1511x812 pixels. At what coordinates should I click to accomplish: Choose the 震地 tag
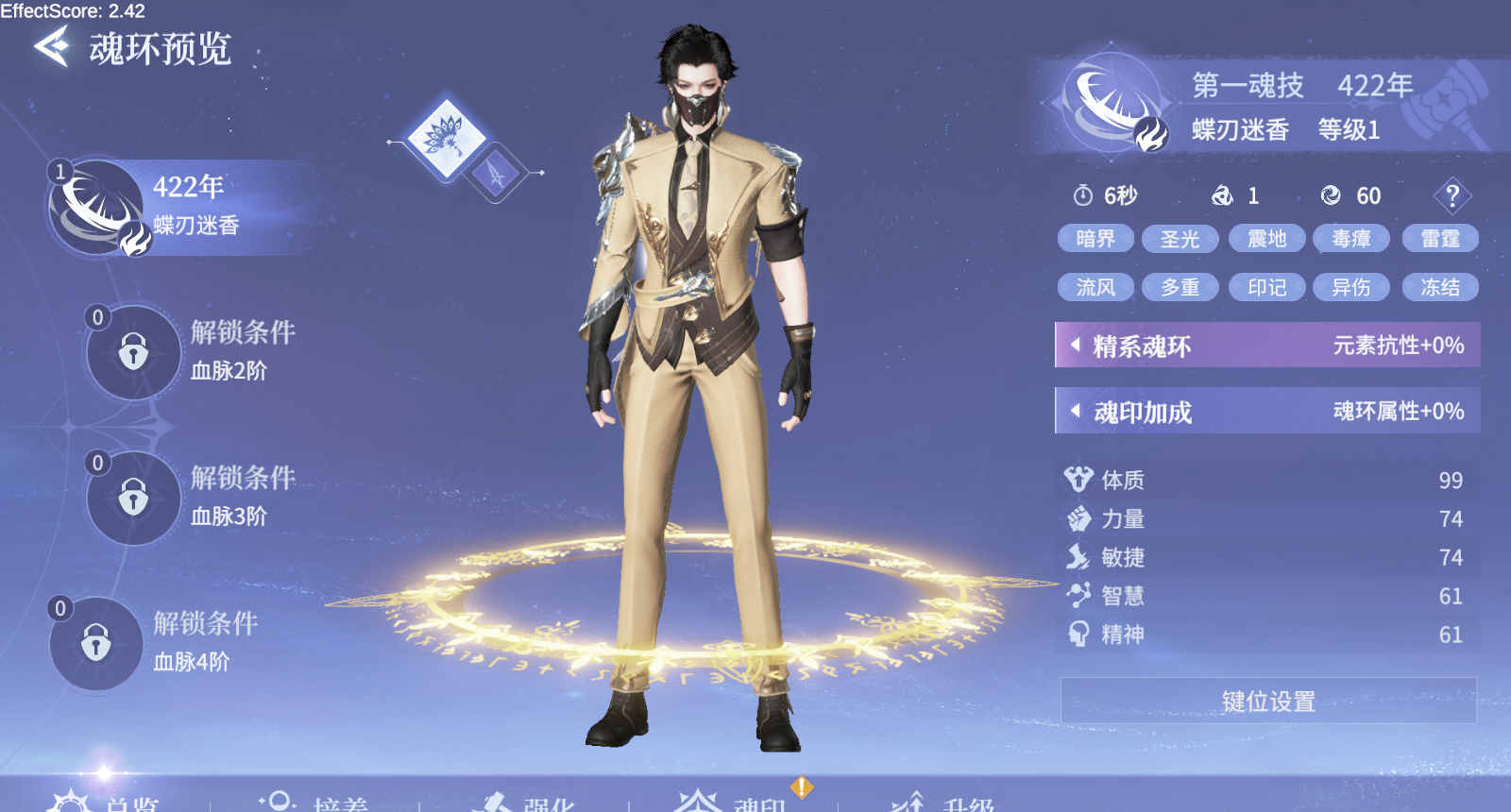click(x=1266, y=239)
